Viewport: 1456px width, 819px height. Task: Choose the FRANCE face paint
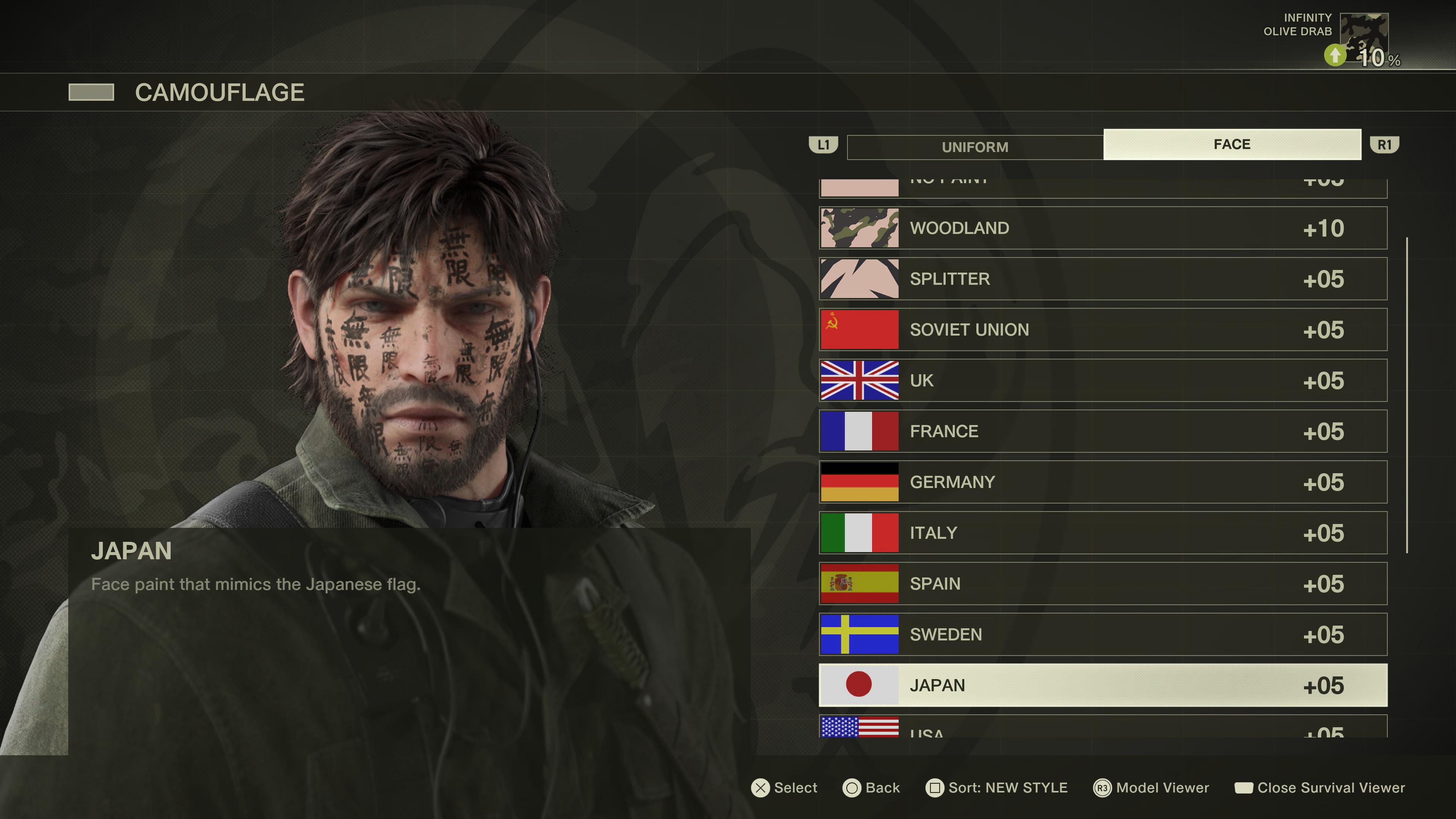(x=1102, y=431)
